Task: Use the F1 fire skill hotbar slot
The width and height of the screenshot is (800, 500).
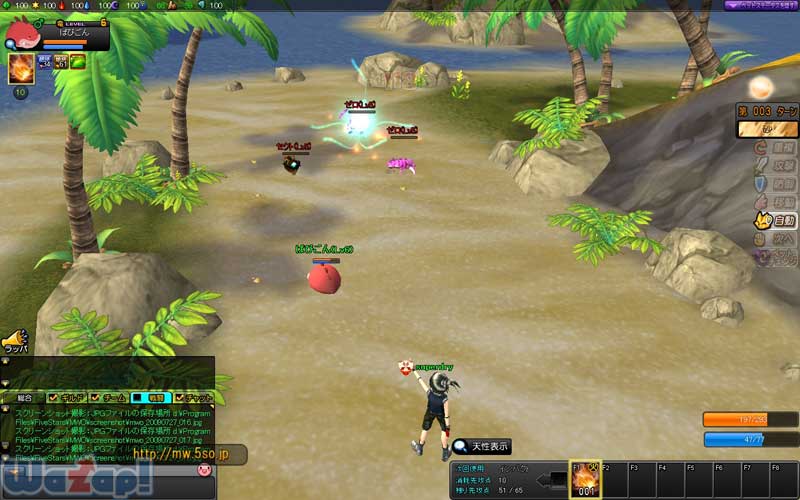Action: coord(583,479)
